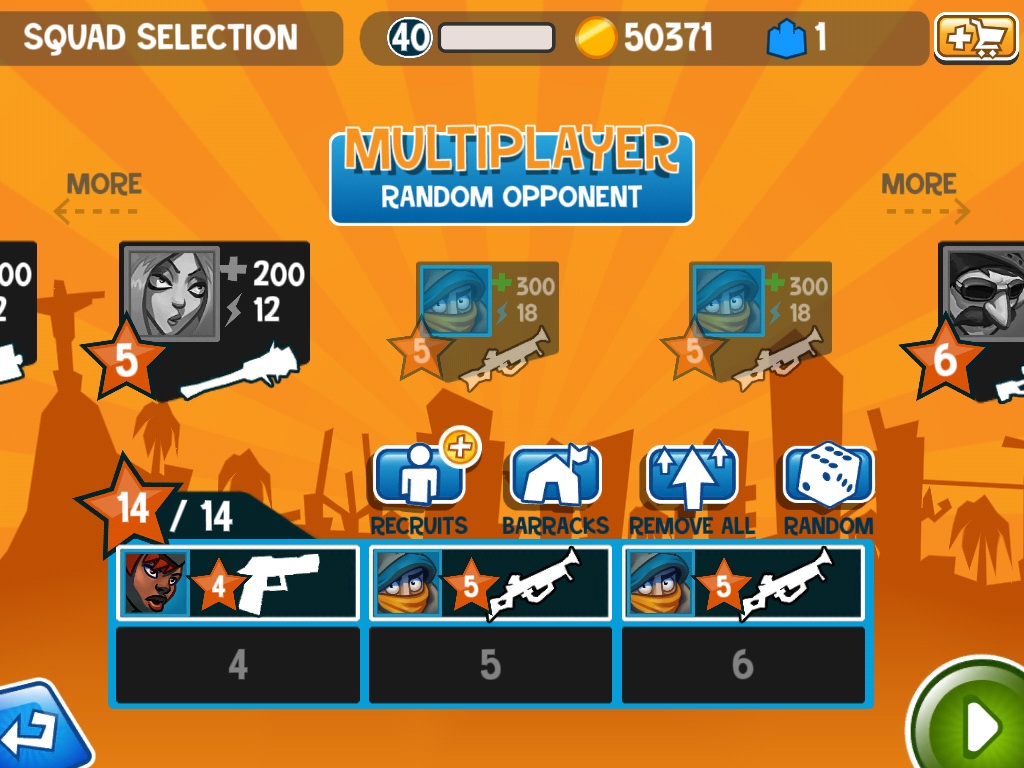1024x768 pixels.
Task: Start the match with the green play button
Action: 975,722
